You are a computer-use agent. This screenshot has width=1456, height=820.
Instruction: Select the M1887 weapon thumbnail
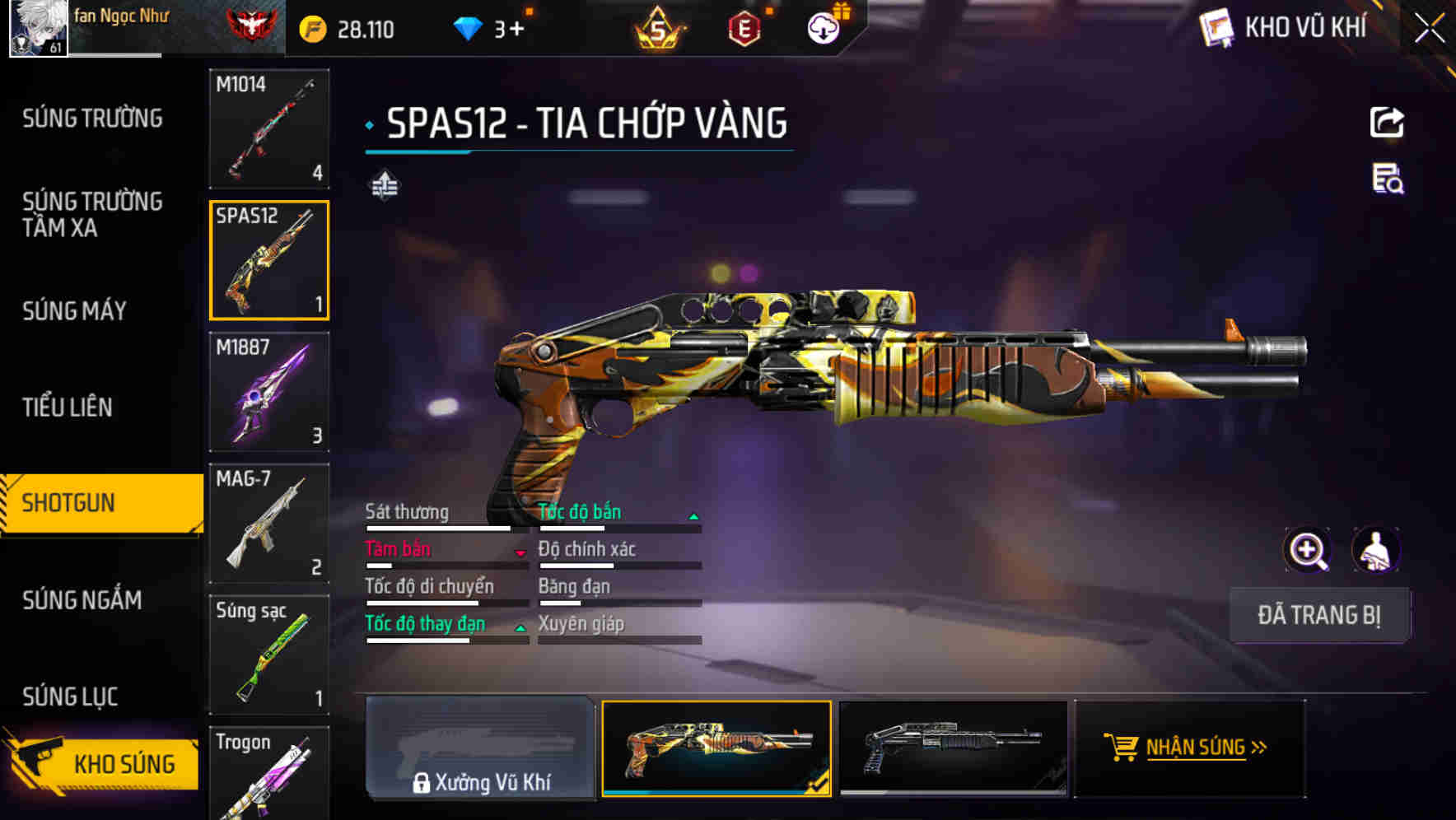click(x=268, y=393)
